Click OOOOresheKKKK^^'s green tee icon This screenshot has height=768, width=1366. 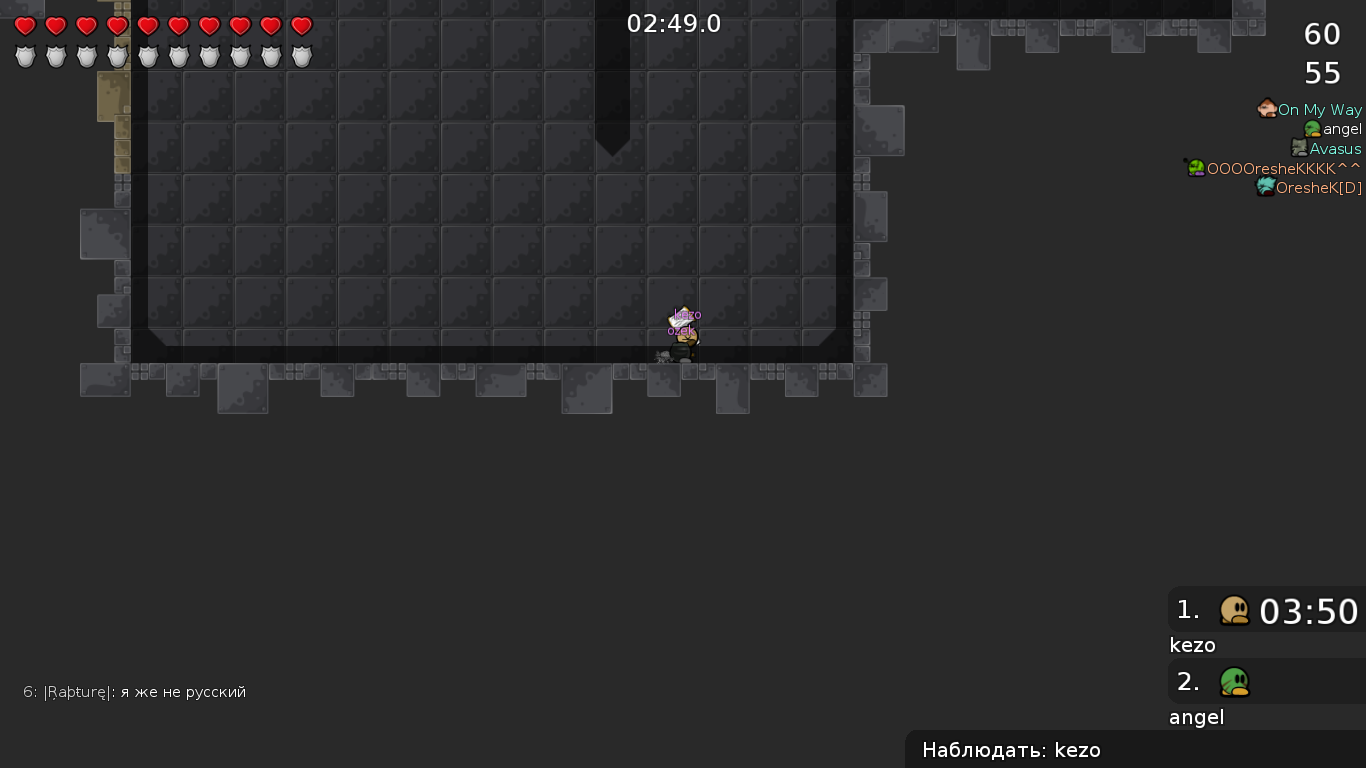click(x=1194, y=167)
